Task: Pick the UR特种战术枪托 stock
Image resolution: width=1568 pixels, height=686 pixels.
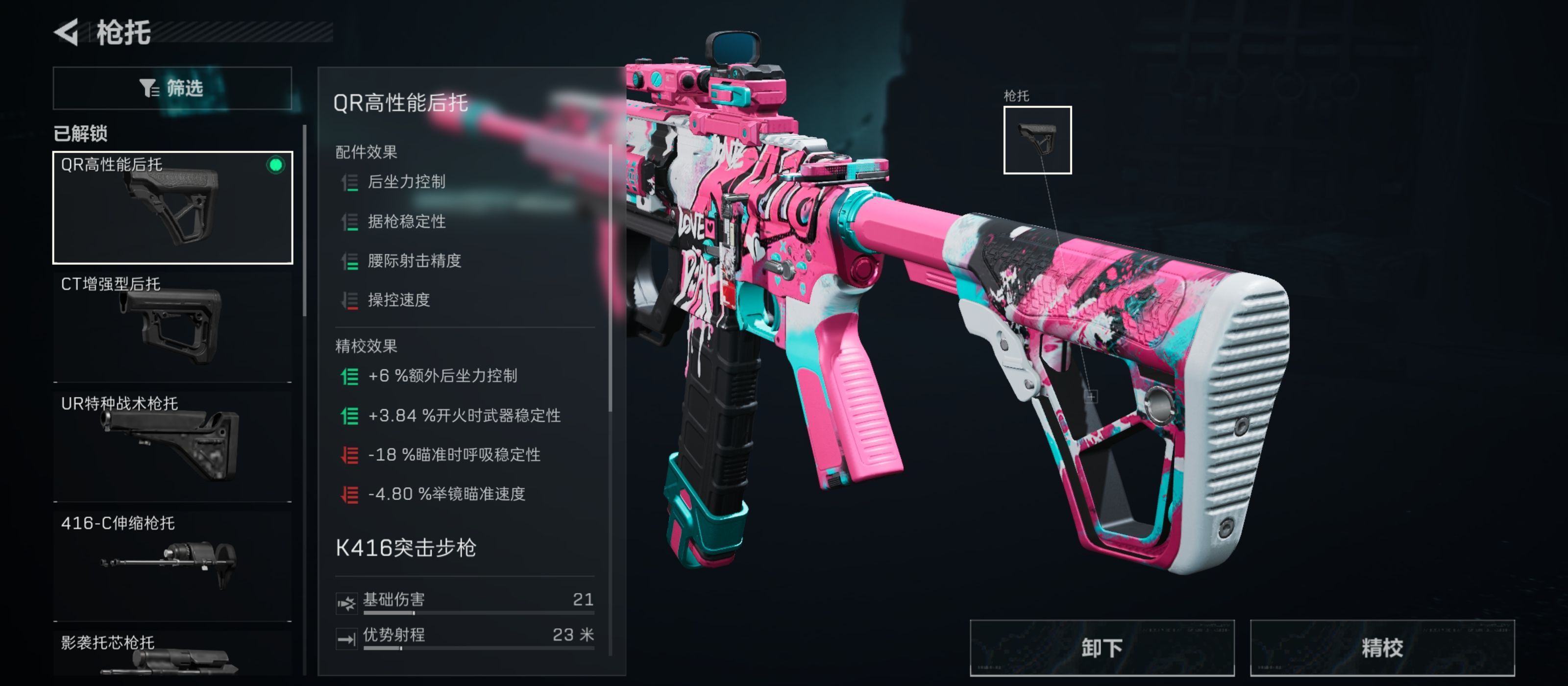Action: pyautogui.click(x=173, y=446)
